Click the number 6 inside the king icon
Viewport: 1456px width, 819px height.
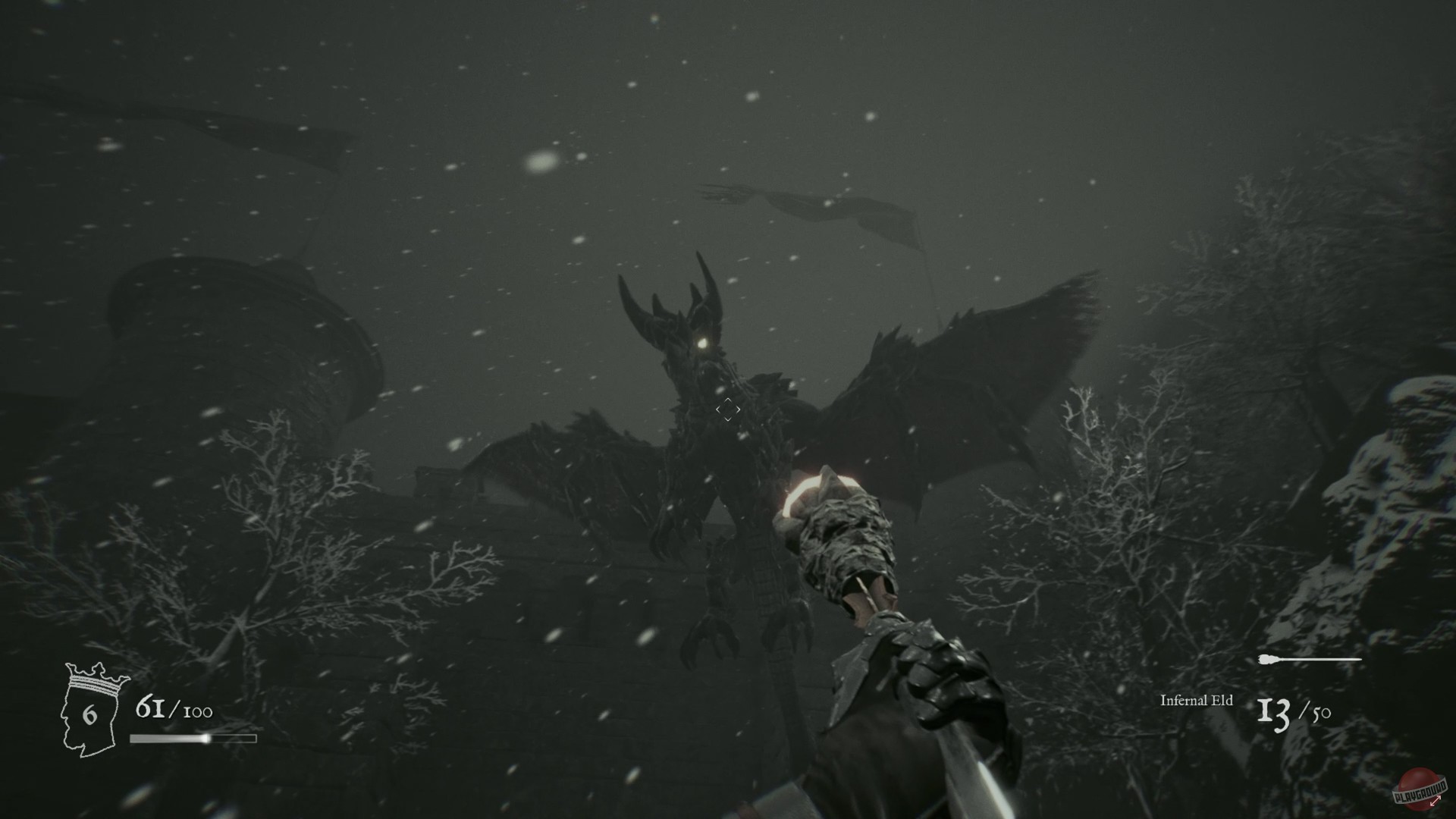pos(89,713)
